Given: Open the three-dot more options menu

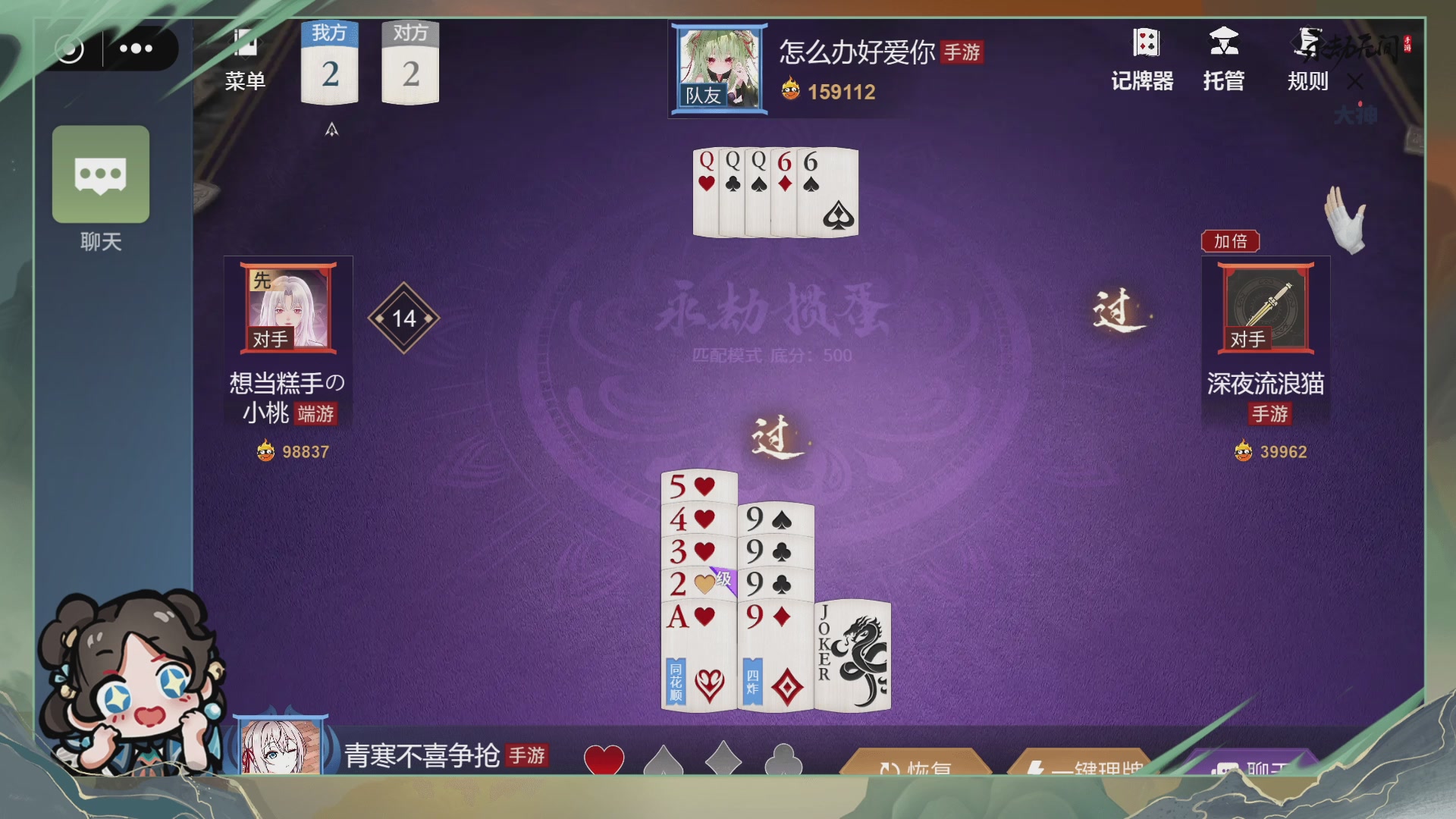Looking at the screenshot, I should pyautogui.click(x=136, y=49).
